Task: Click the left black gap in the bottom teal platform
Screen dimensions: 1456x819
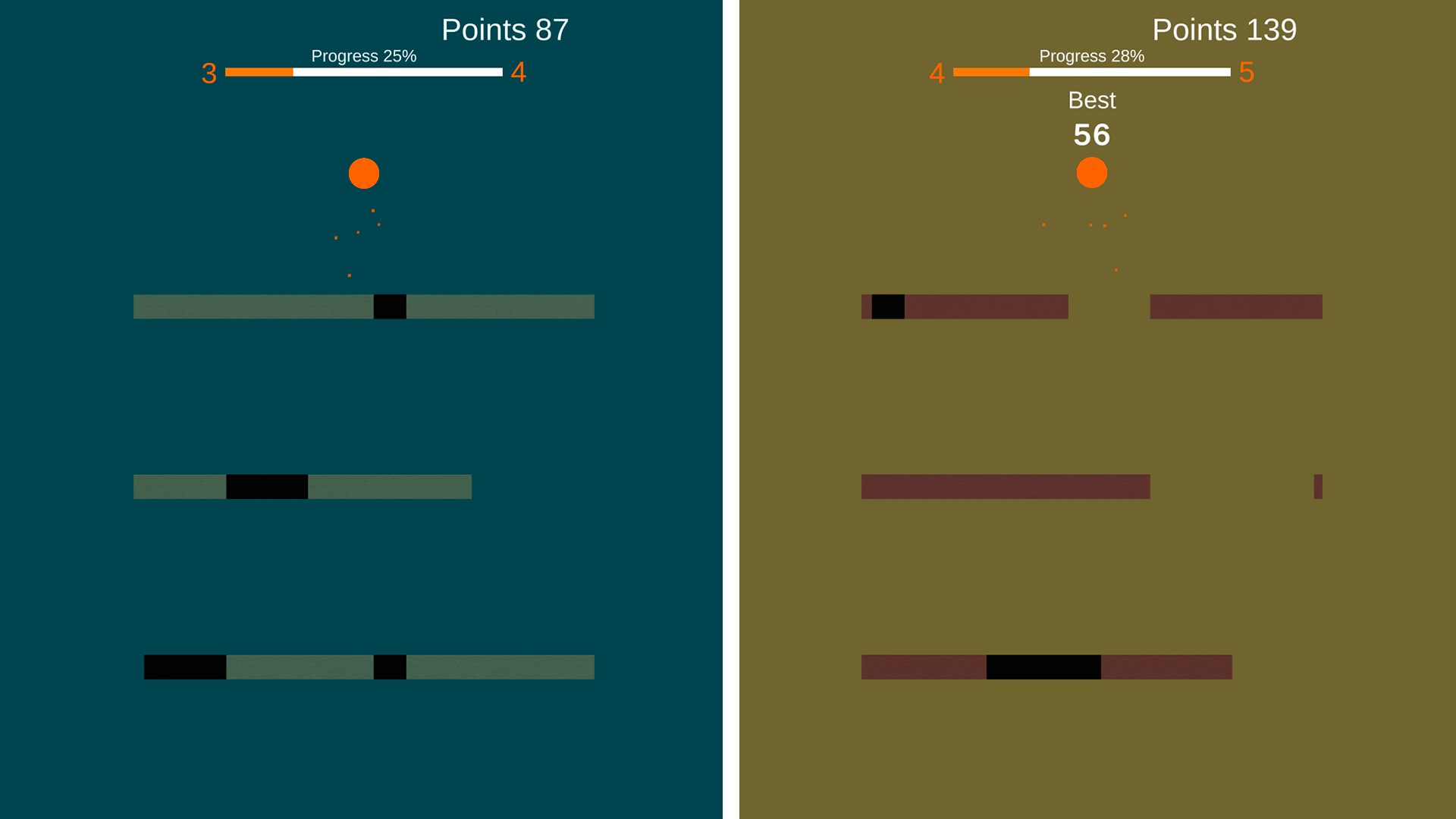Action: click(x=184, y=667)
